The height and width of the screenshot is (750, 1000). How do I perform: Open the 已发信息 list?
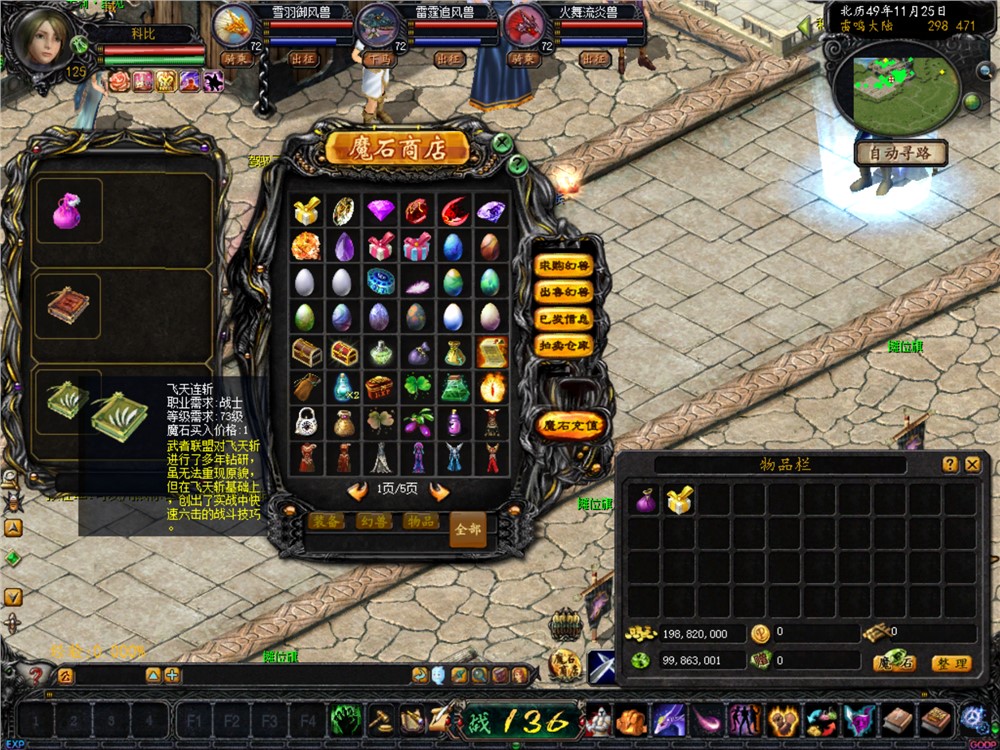tap(564, 319)
